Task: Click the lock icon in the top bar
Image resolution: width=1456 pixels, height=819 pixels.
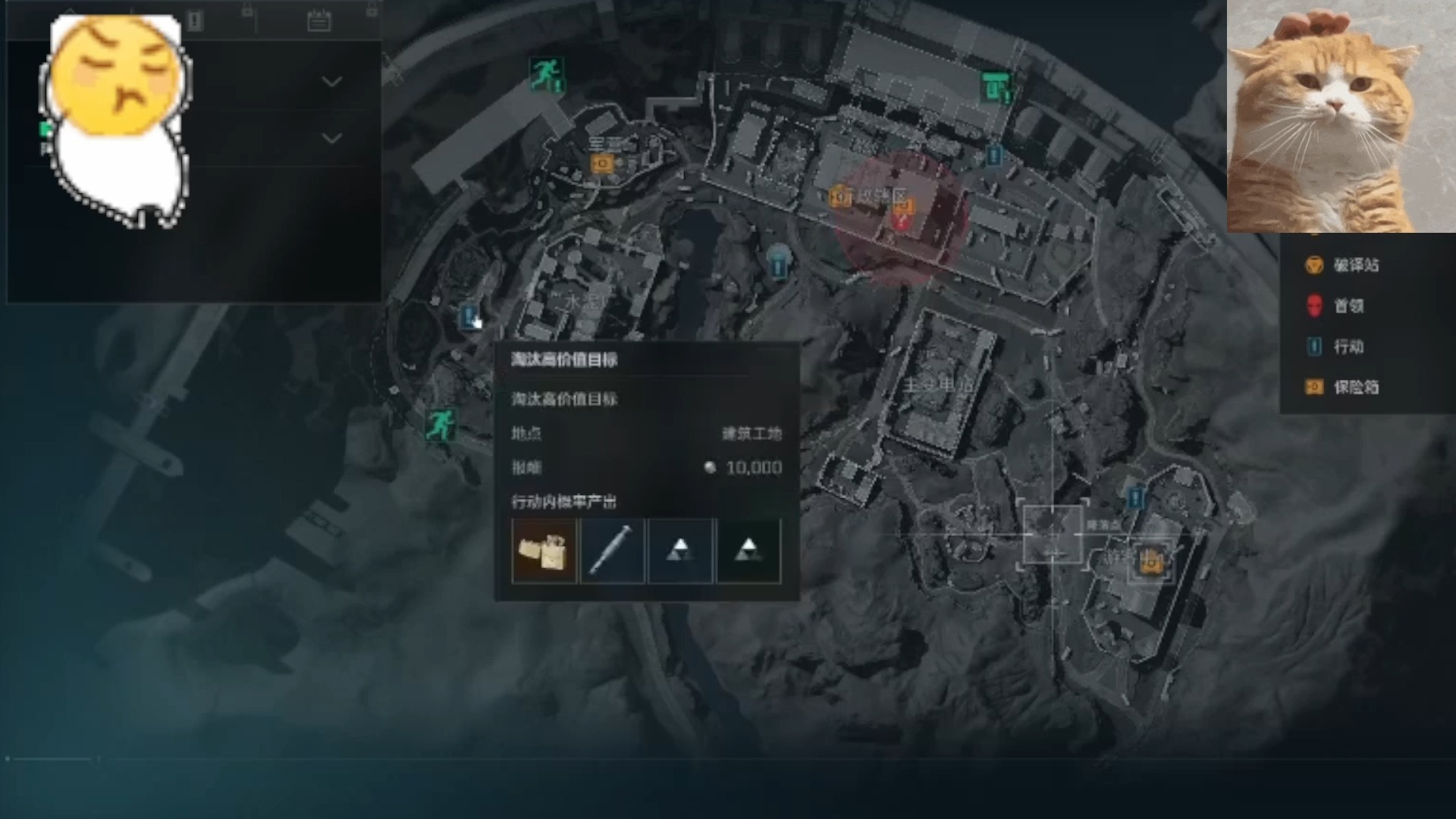Action: (x=247, y=11)
